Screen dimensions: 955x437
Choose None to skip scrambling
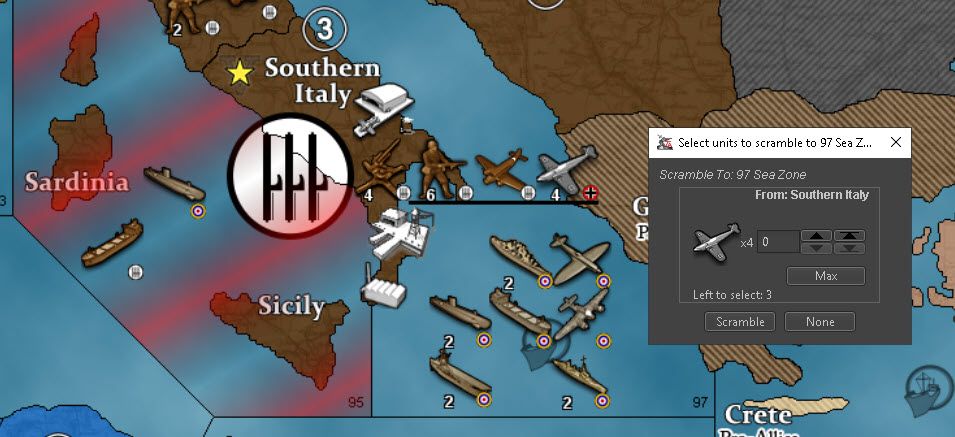coord(819,322)
